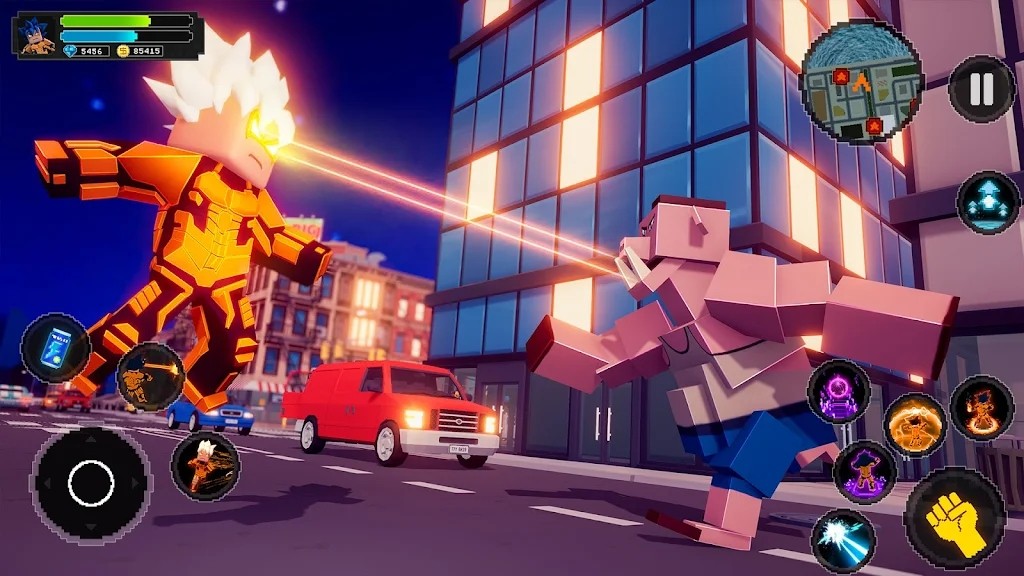The image size is (1024, 576).
Task: Activate the fire ring skill
Action: click(x=981, y=407)
